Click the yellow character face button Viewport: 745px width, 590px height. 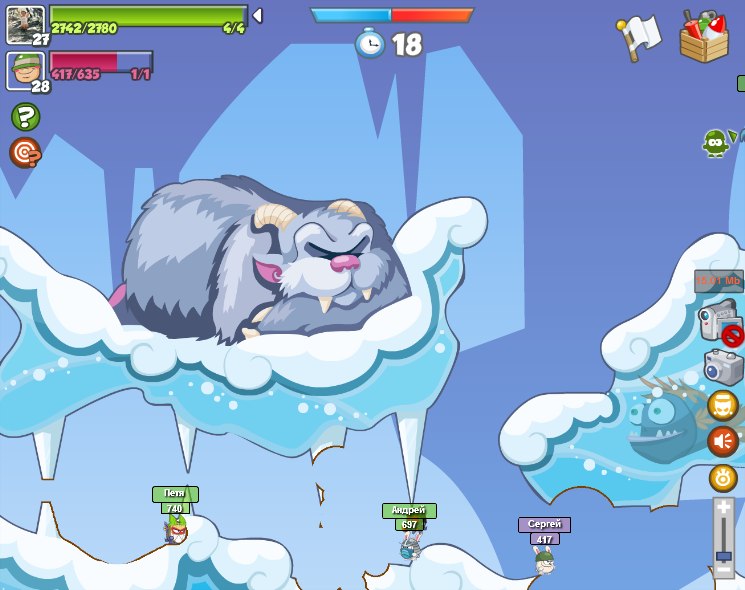click(x=723, y=405)
